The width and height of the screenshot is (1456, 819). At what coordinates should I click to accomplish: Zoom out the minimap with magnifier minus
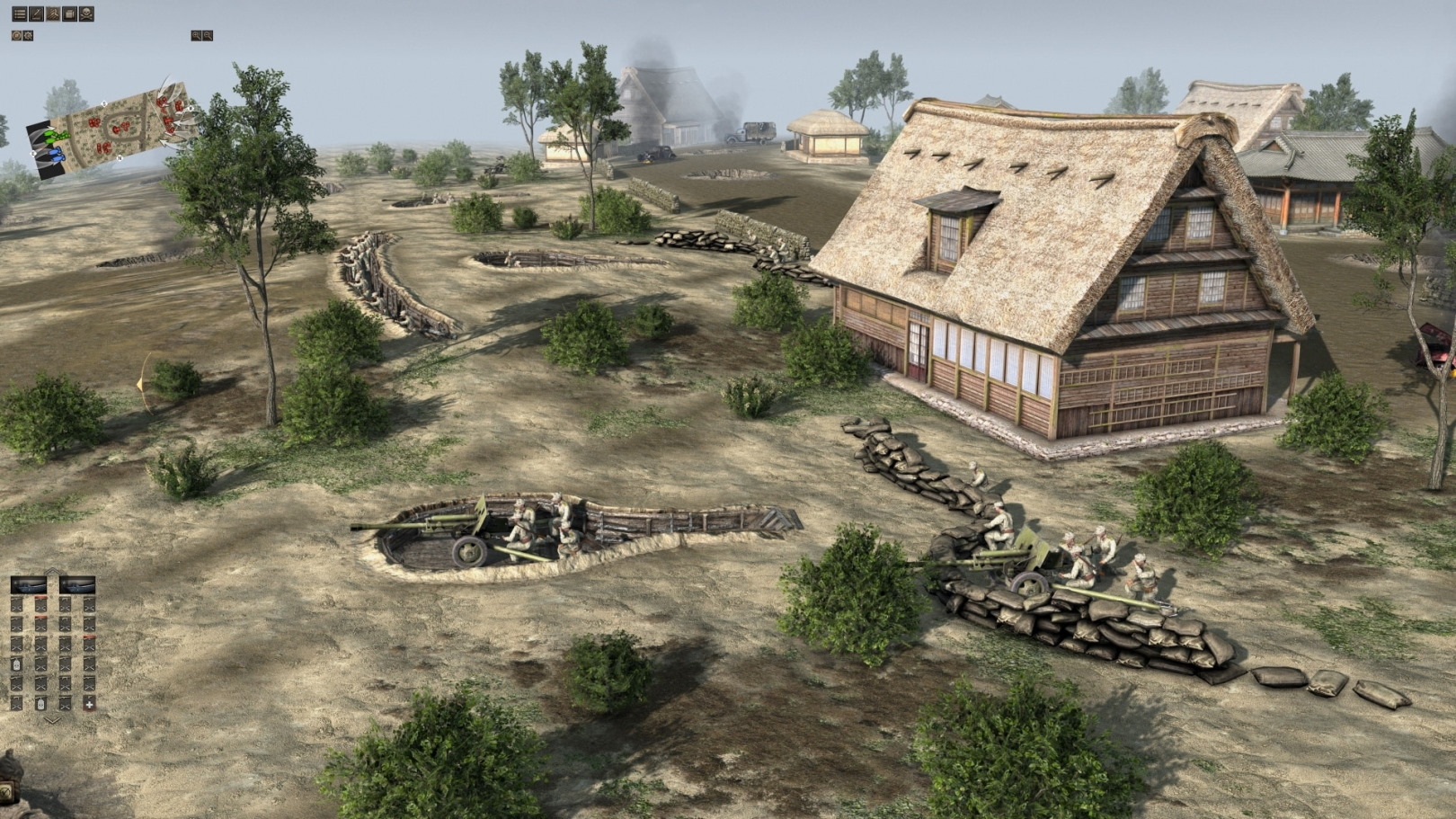[208, 35]
